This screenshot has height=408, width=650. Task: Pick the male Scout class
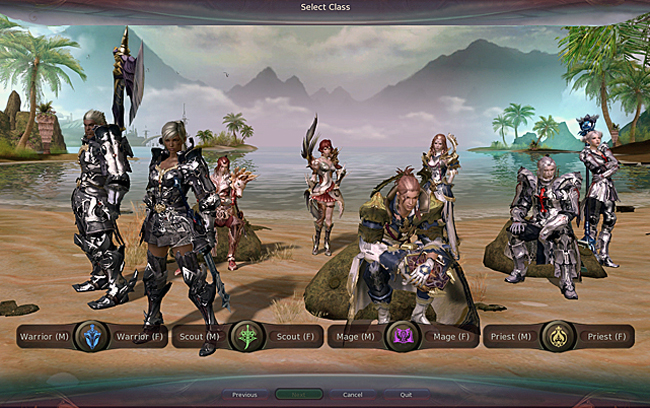click(x=199, y=336)
